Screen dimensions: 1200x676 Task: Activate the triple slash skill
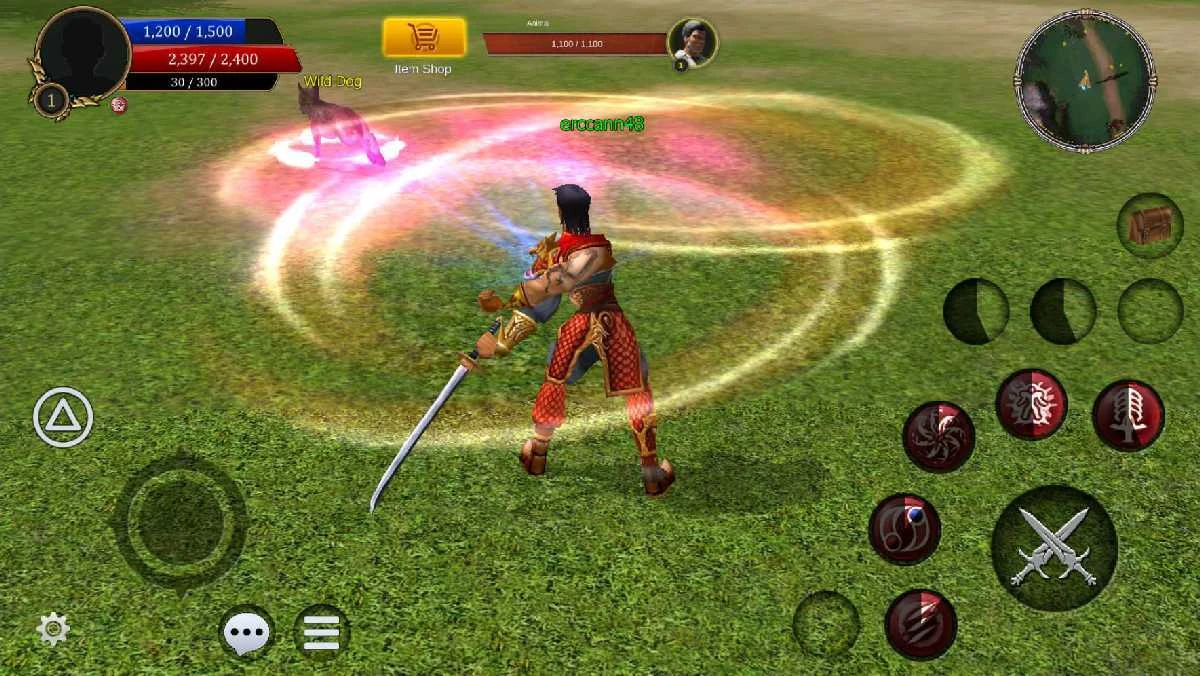click(920, 624)
